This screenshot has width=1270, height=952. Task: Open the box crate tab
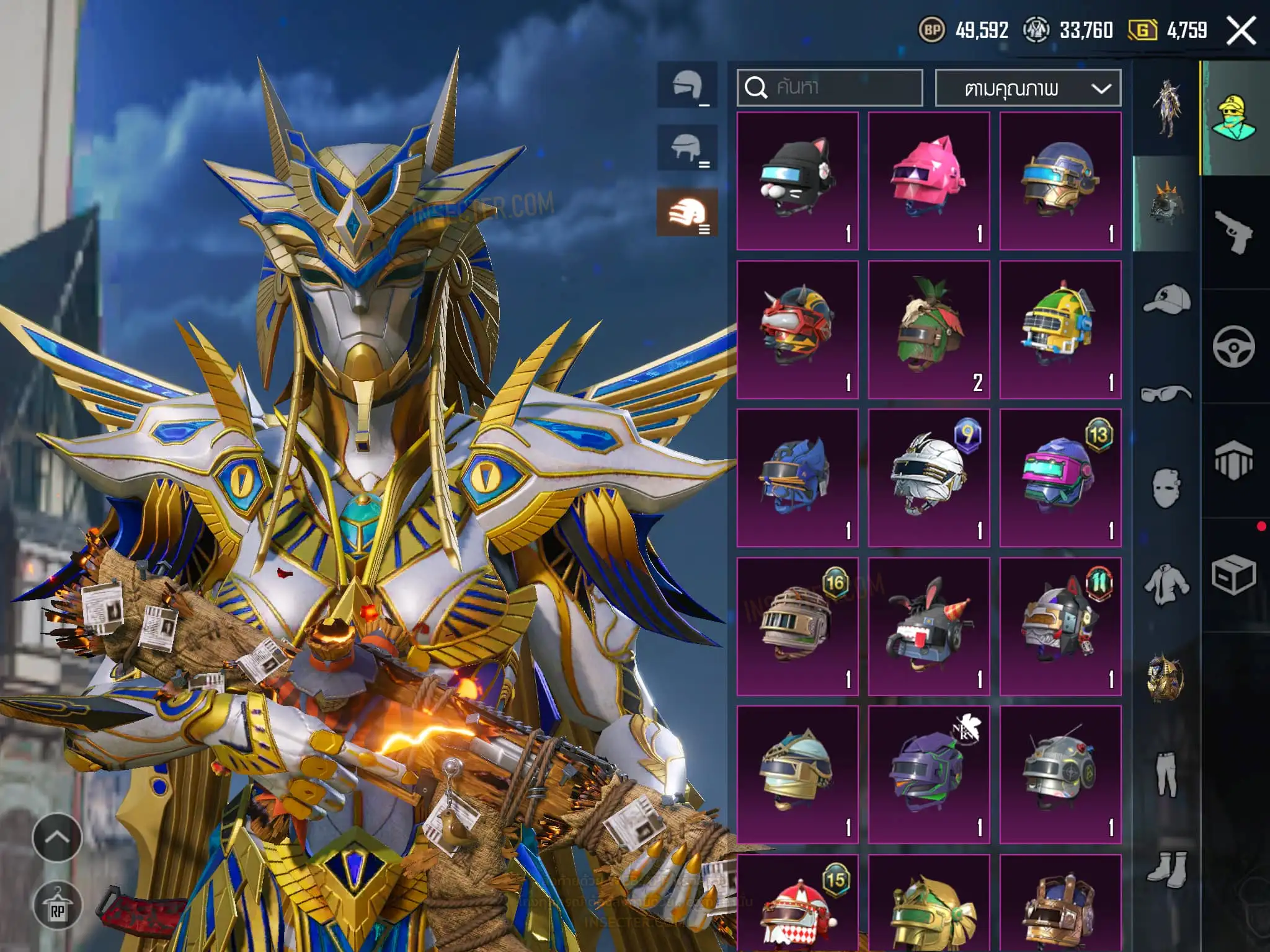click(1233, 575)
